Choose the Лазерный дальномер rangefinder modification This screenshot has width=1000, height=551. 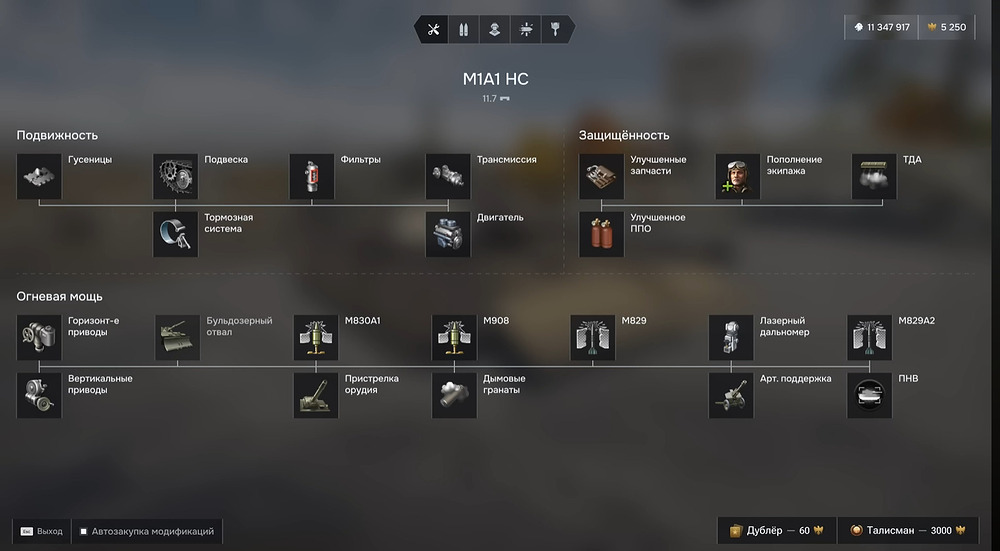point(731,338)
